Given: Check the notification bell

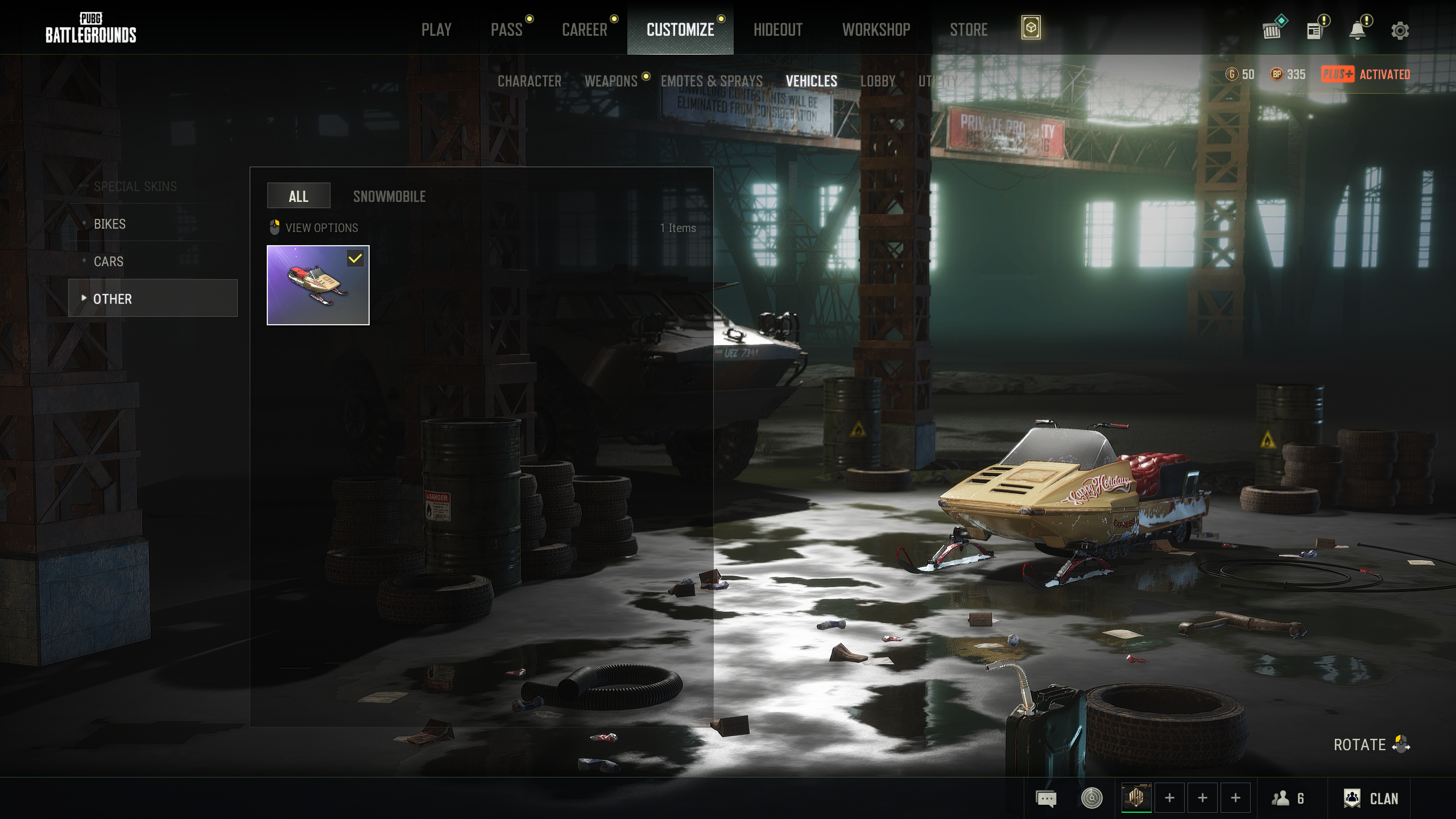Looking at the screenshot, I should click(1358, 31).
